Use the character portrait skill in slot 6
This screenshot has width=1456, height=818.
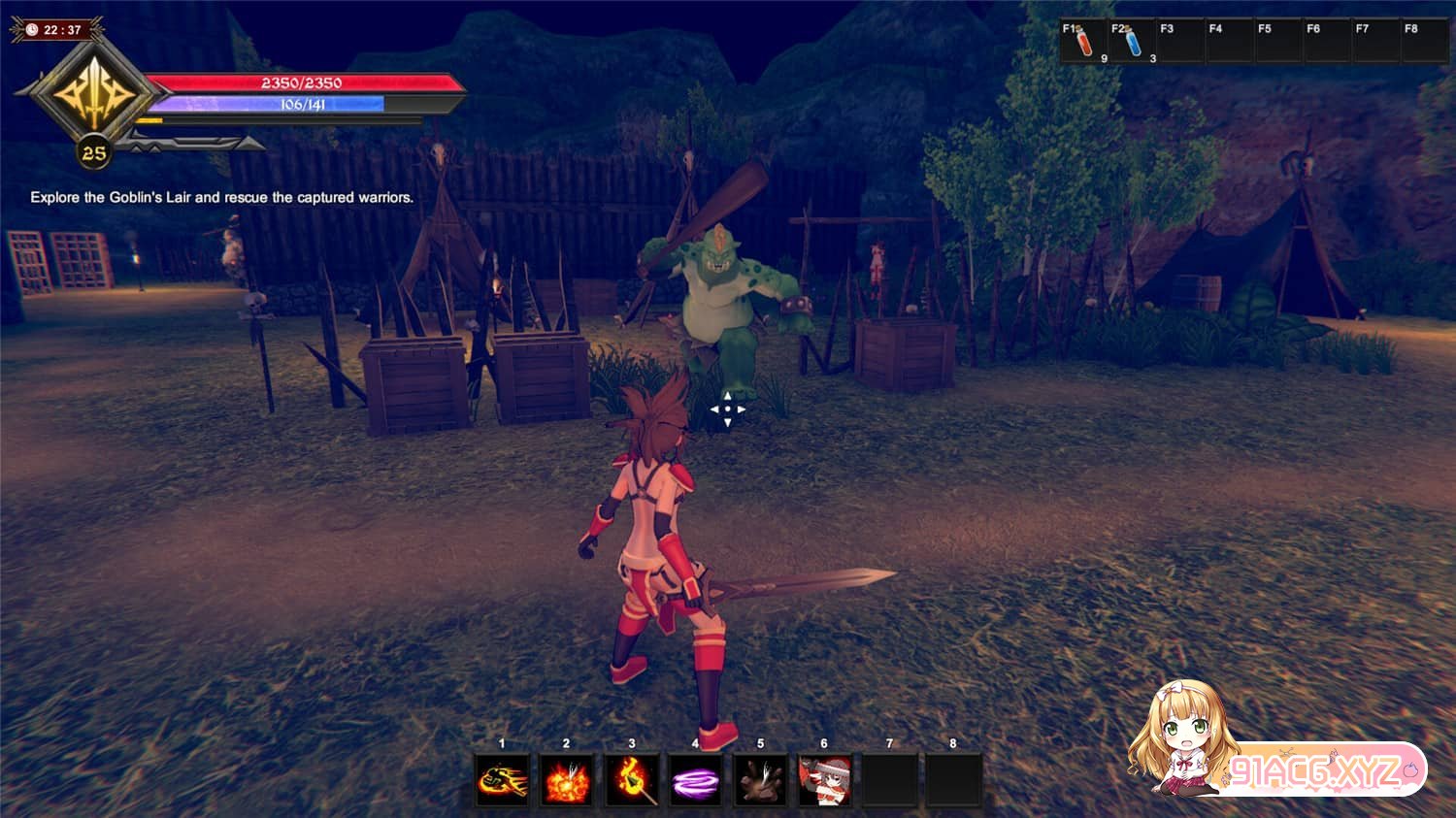(x=825, y=780)
